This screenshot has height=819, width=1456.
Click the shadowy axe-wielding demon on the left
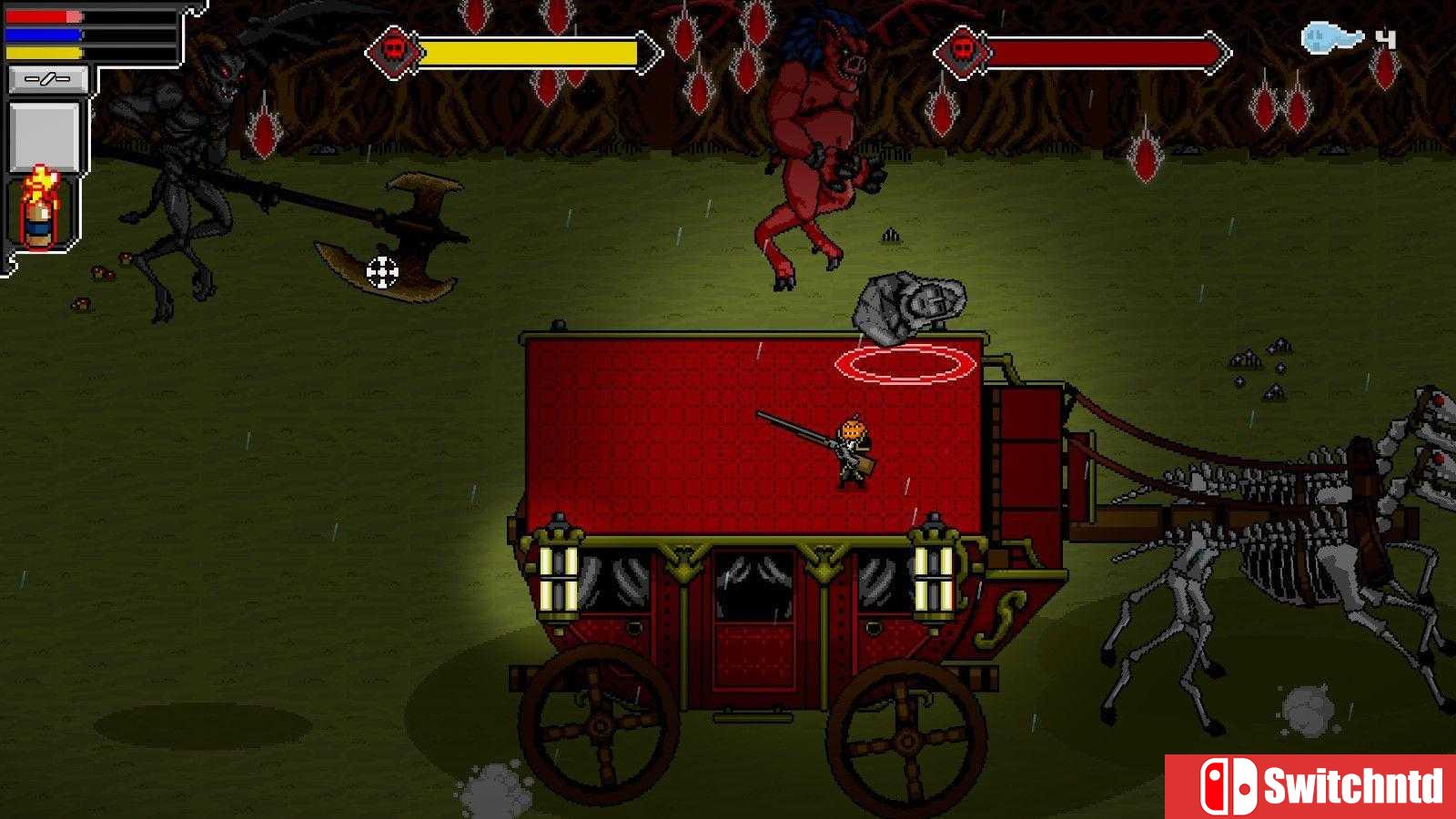tap(182, 164)
